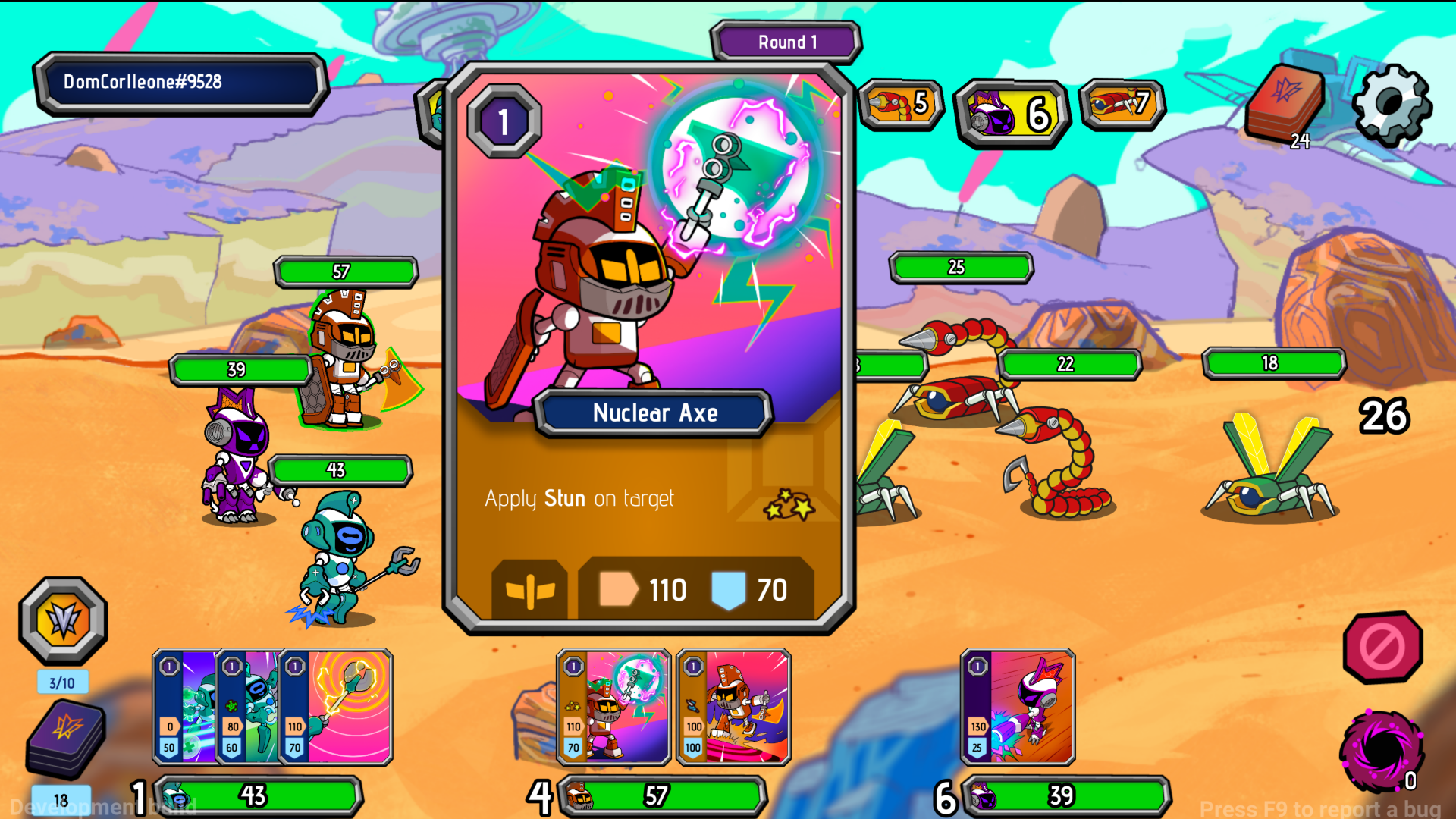Click the DomCorlleone#9528 player name plate
1456x819 pixels.
(180, 83)
